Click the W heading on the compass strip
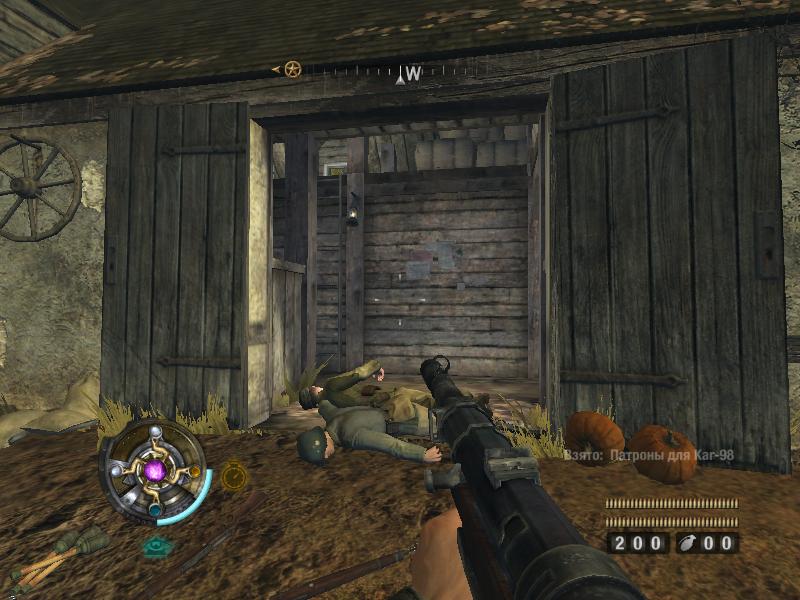800x600 pixels. click(x=413, y=74)
